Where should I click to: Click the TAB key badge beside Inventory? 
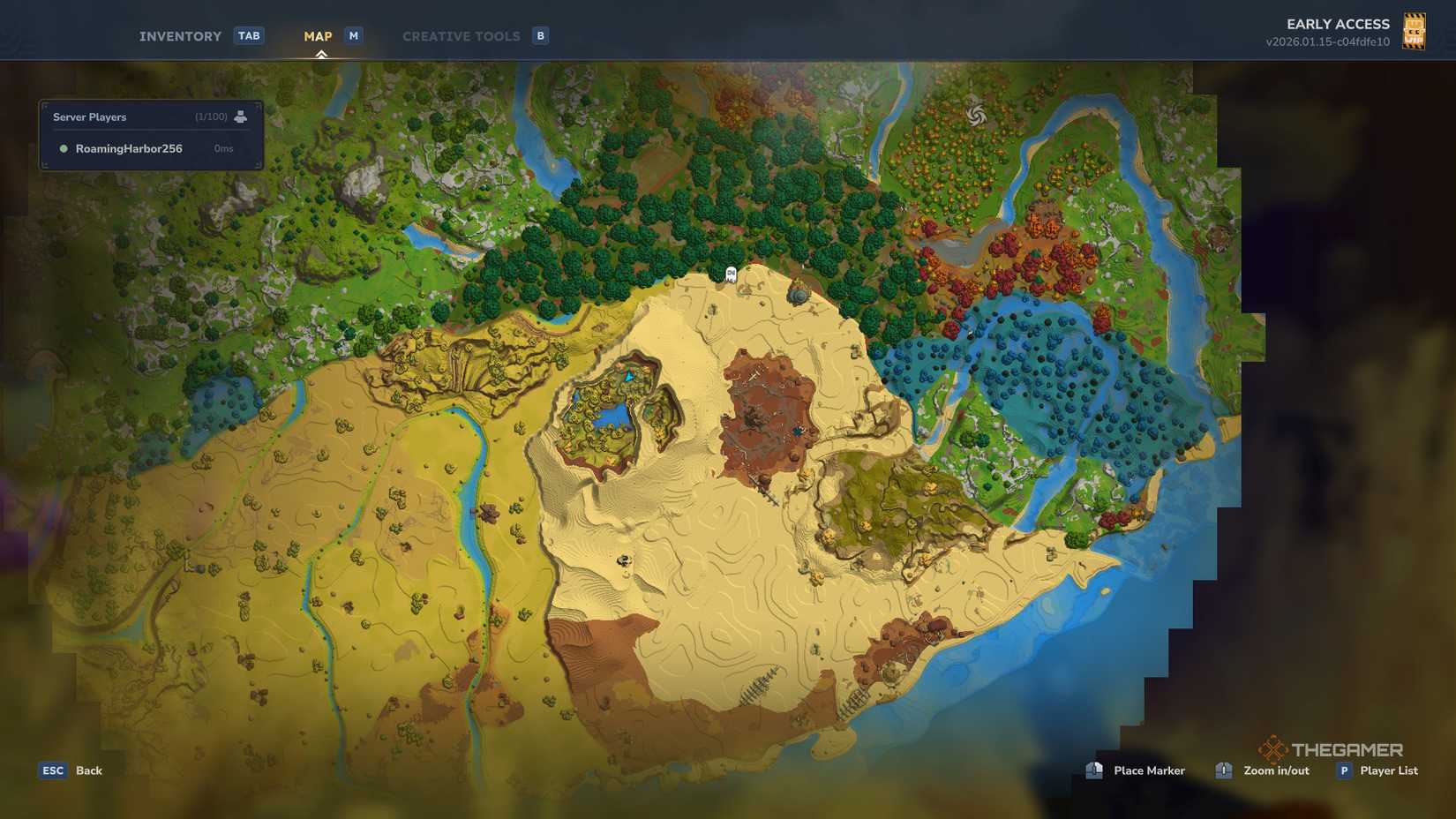[x=249, y=35]
